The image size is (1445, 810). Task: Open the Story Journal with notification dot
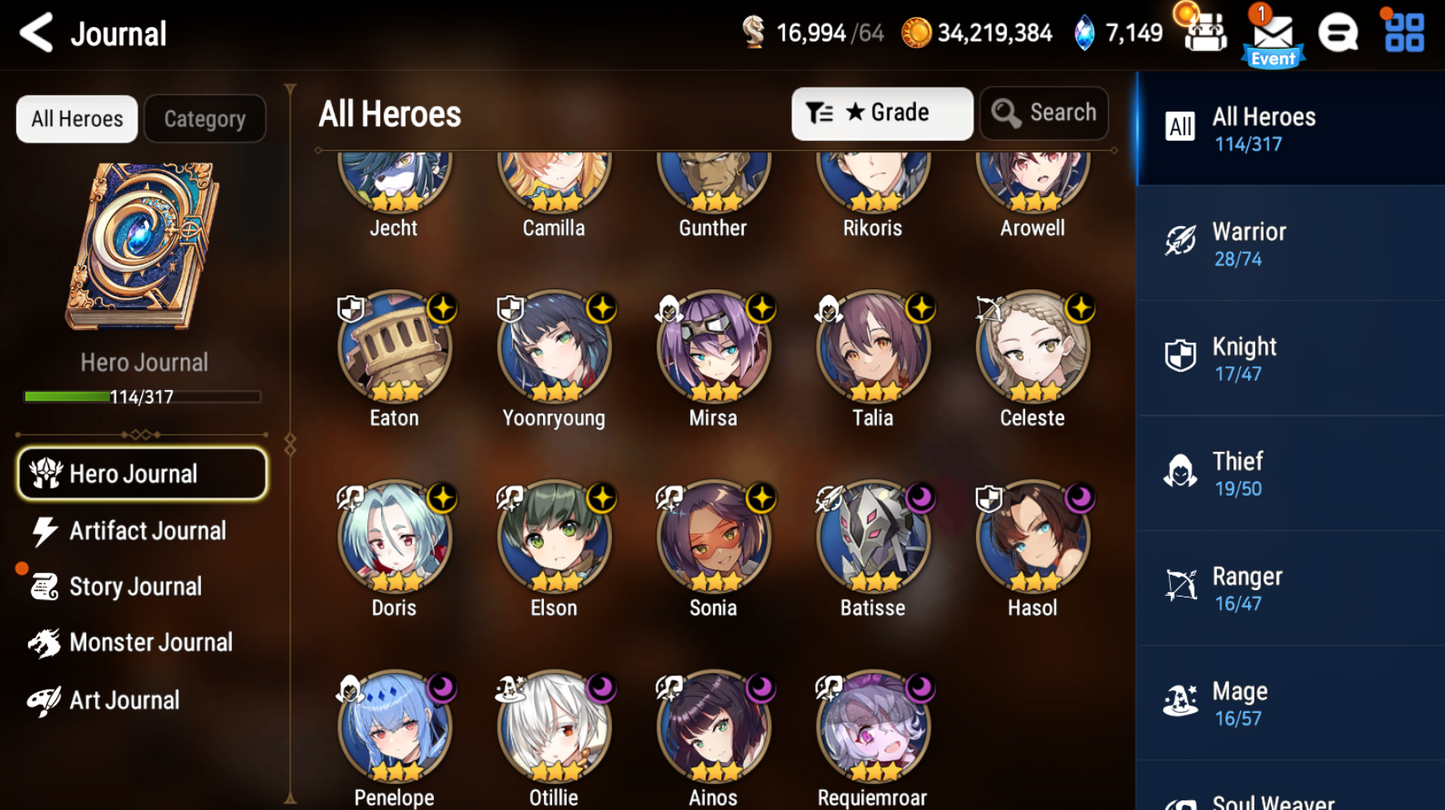(x=146, y=586)
